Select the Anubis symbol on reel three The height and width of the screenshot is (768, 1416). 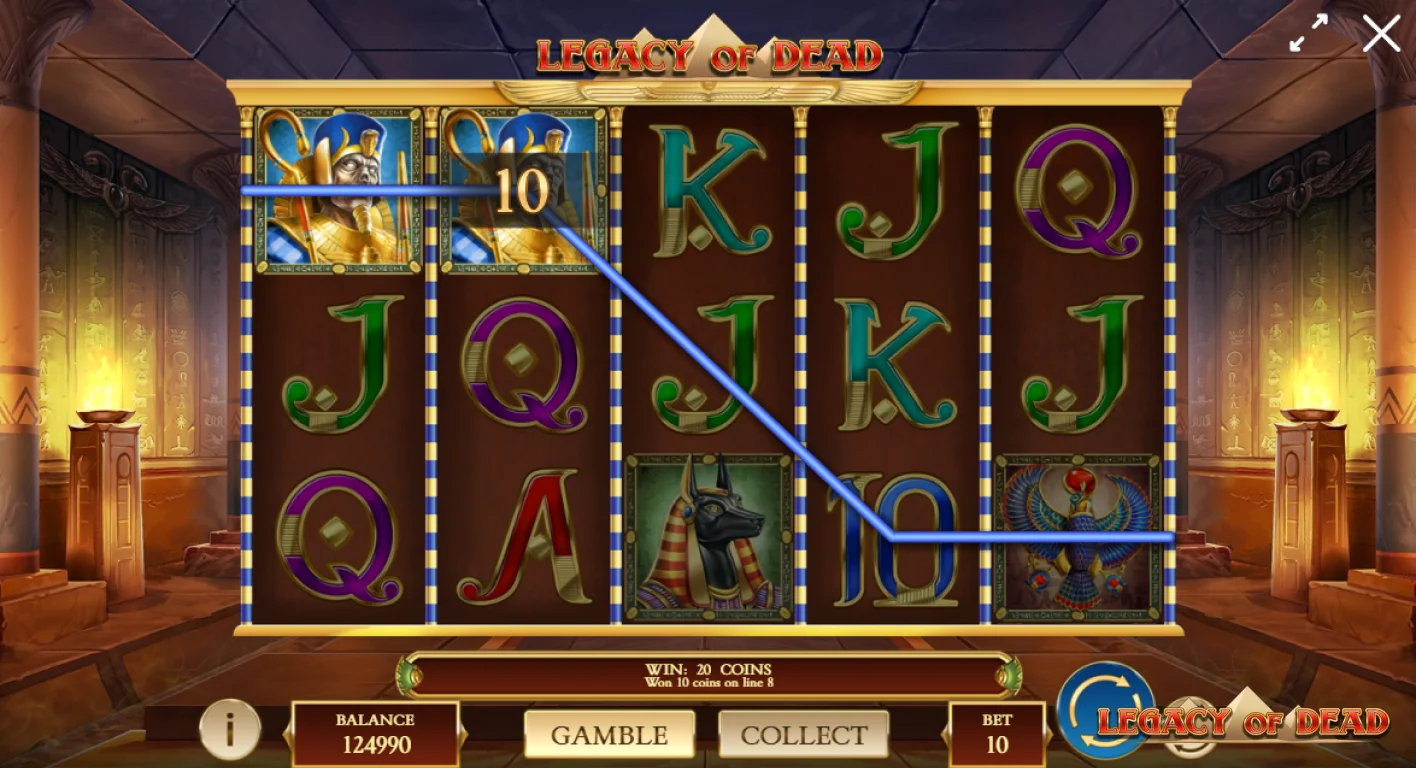pyautogui.click(x=707, y=533)
